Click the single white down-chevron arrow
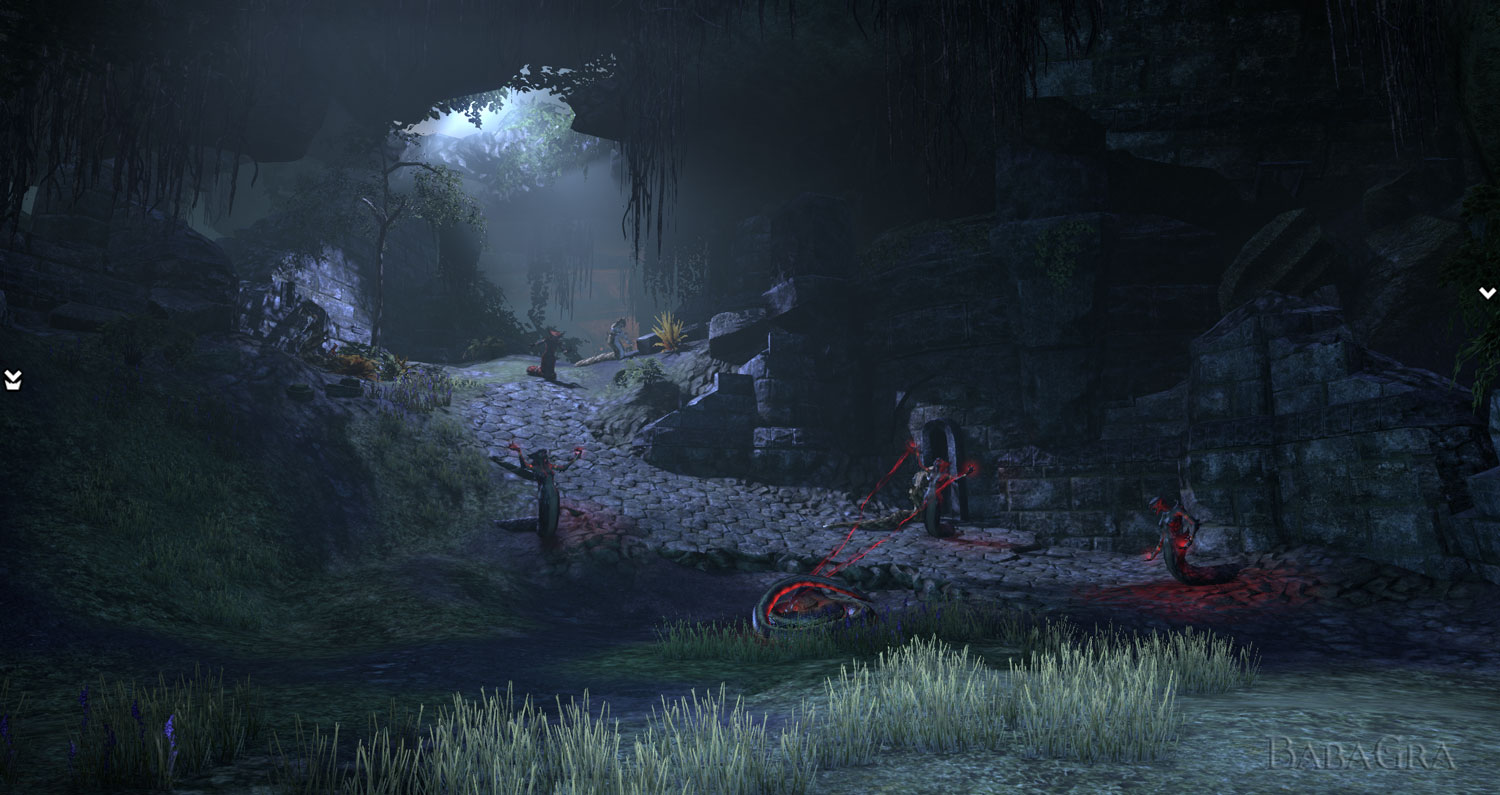 1487,293
